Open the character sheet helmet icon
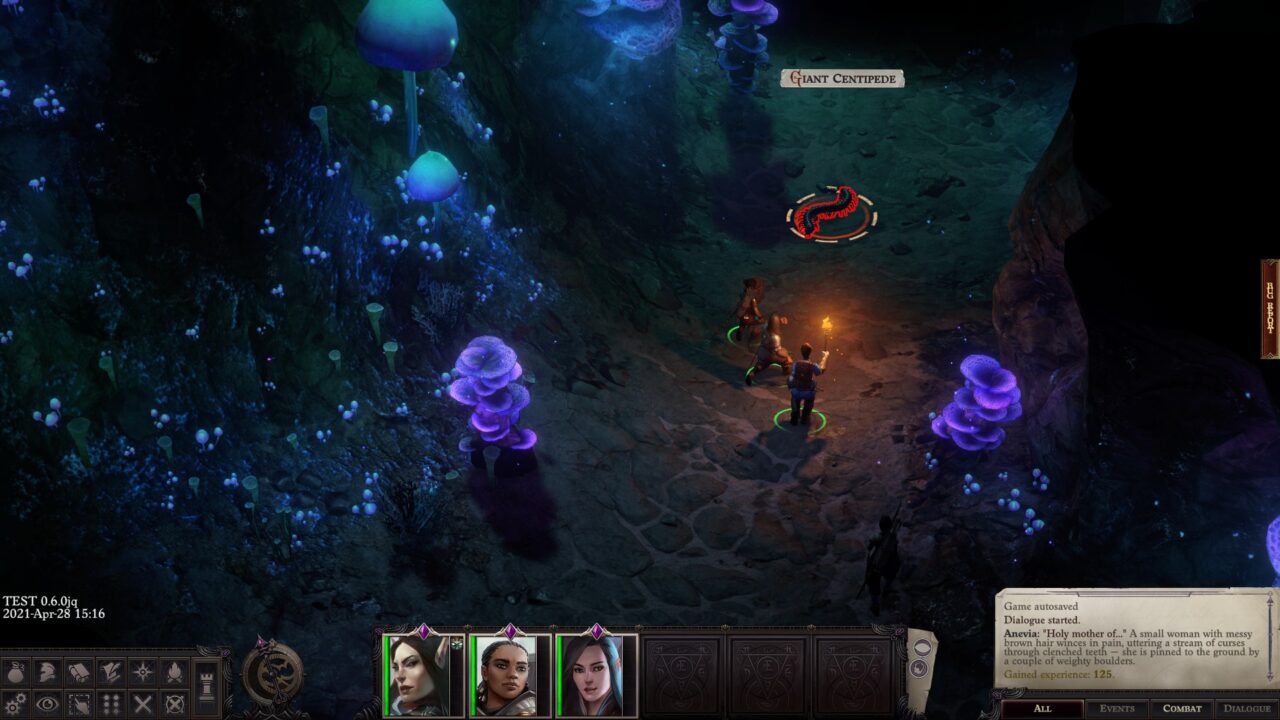This screenshot has width=1280, height=720. tap(47, 672)
